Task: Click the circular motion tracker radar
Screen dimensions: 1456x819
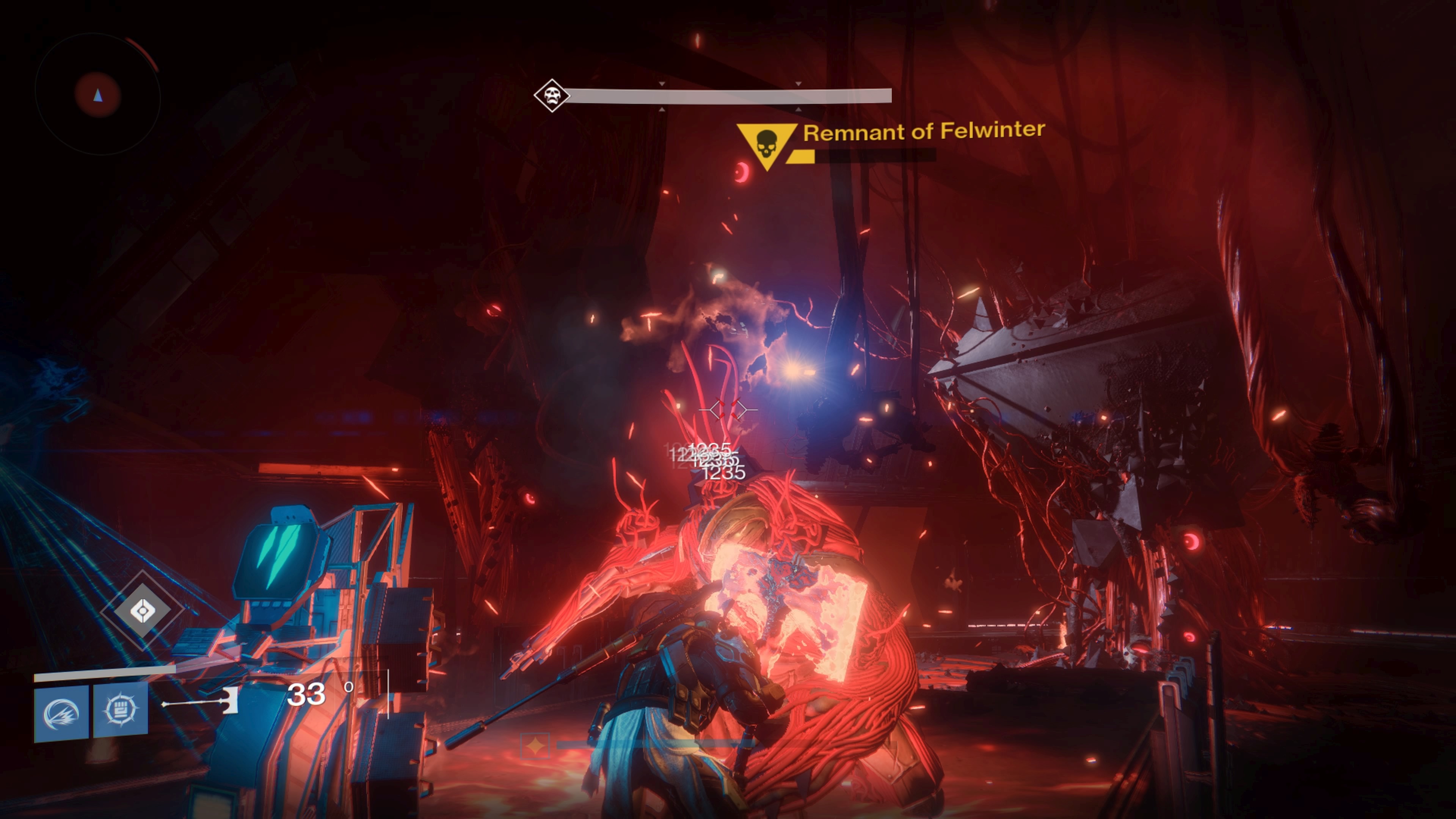Action: click(x=98, y=95)
